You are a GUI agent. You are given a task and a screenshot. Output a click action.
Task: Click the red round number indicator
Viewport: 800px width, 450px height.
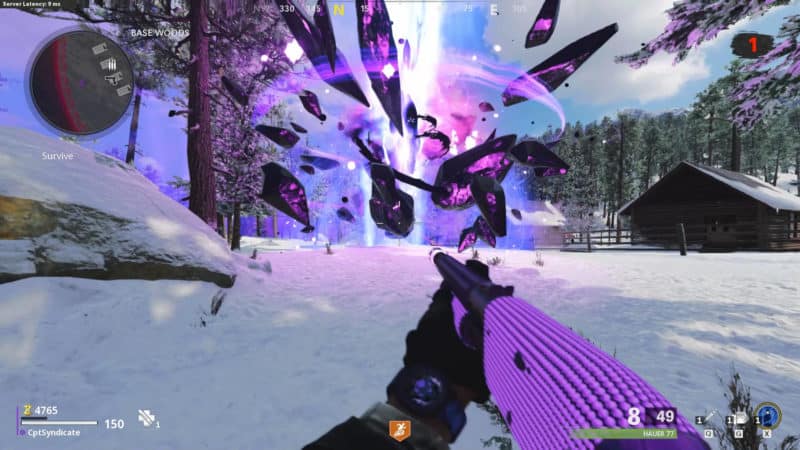tap(752, 45)
